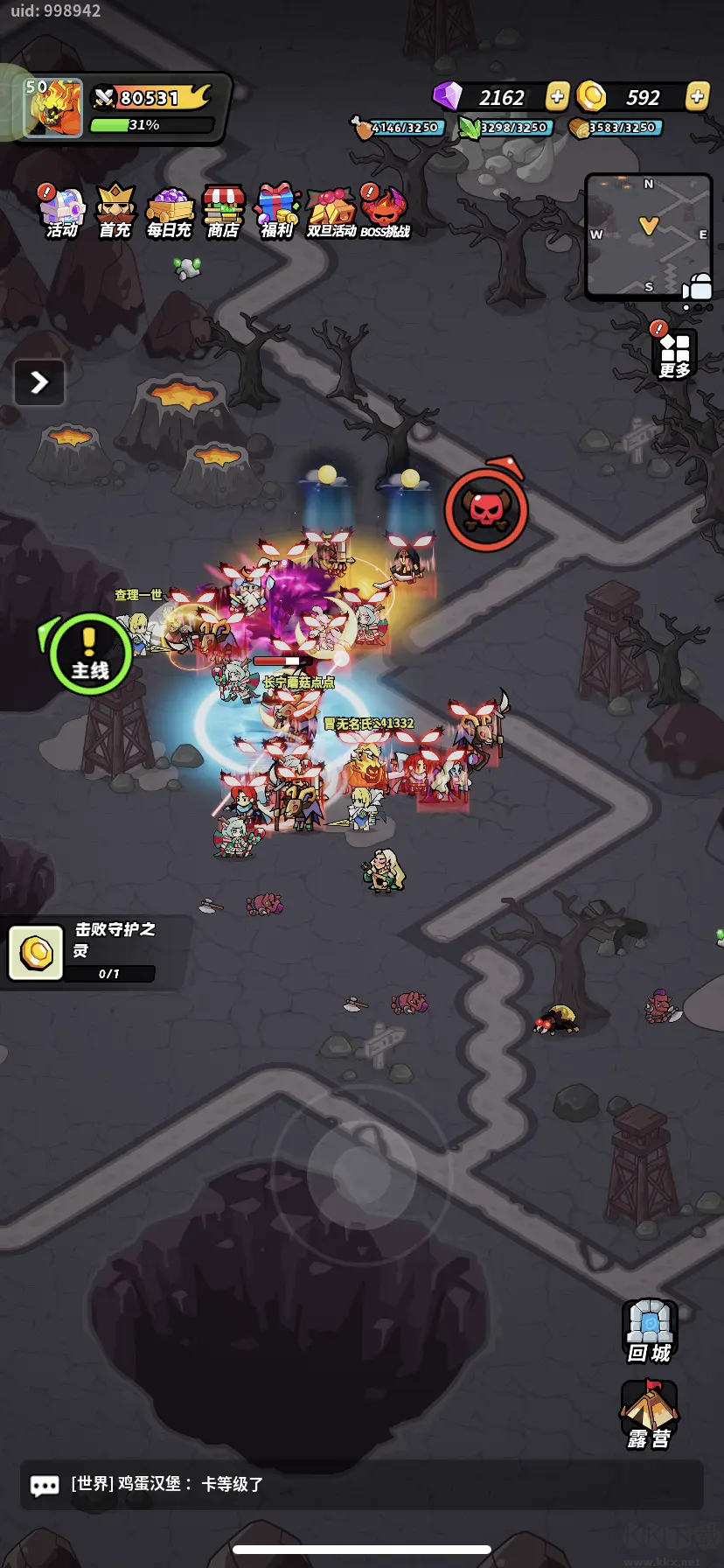Set up camp with 露营

point(649,1415)
